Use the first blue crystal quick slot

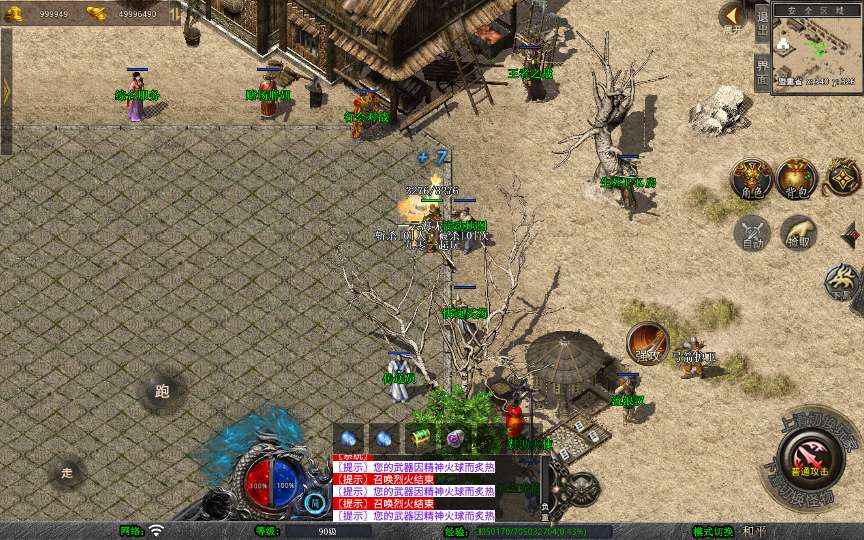click(x=349, y=438)
